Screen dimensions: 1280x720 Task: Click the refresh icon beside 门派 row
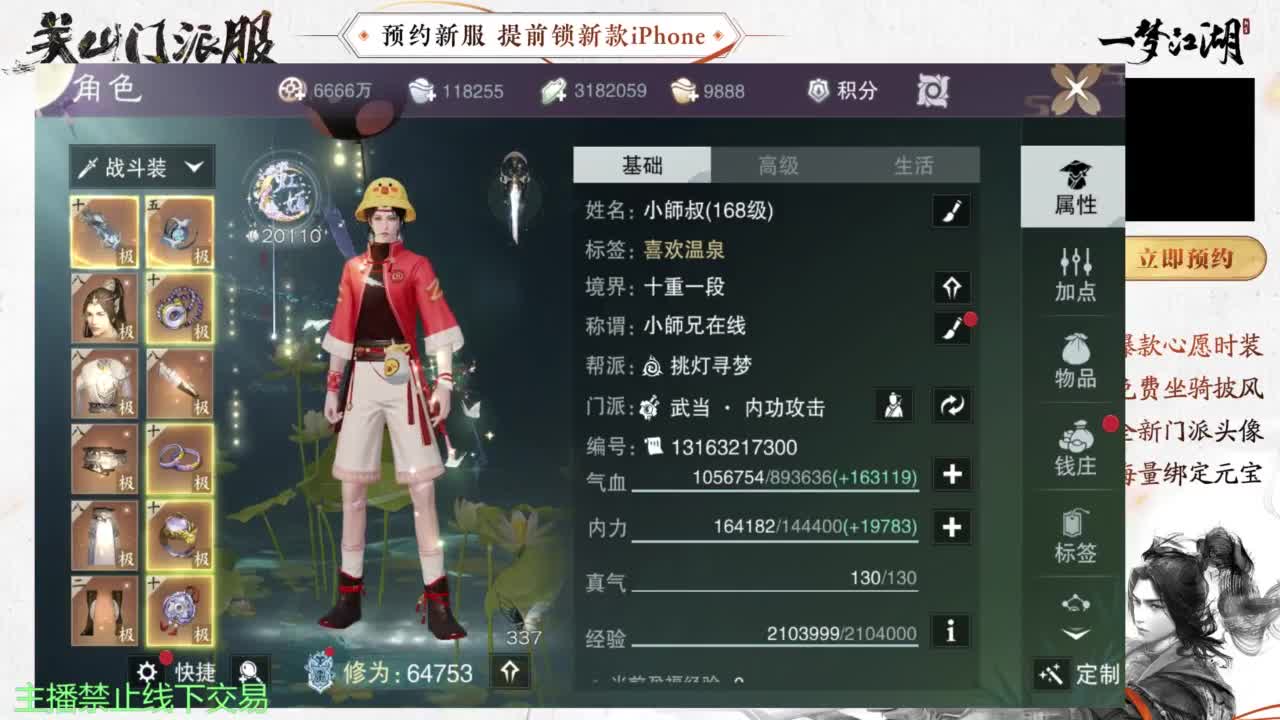(951, 406)
